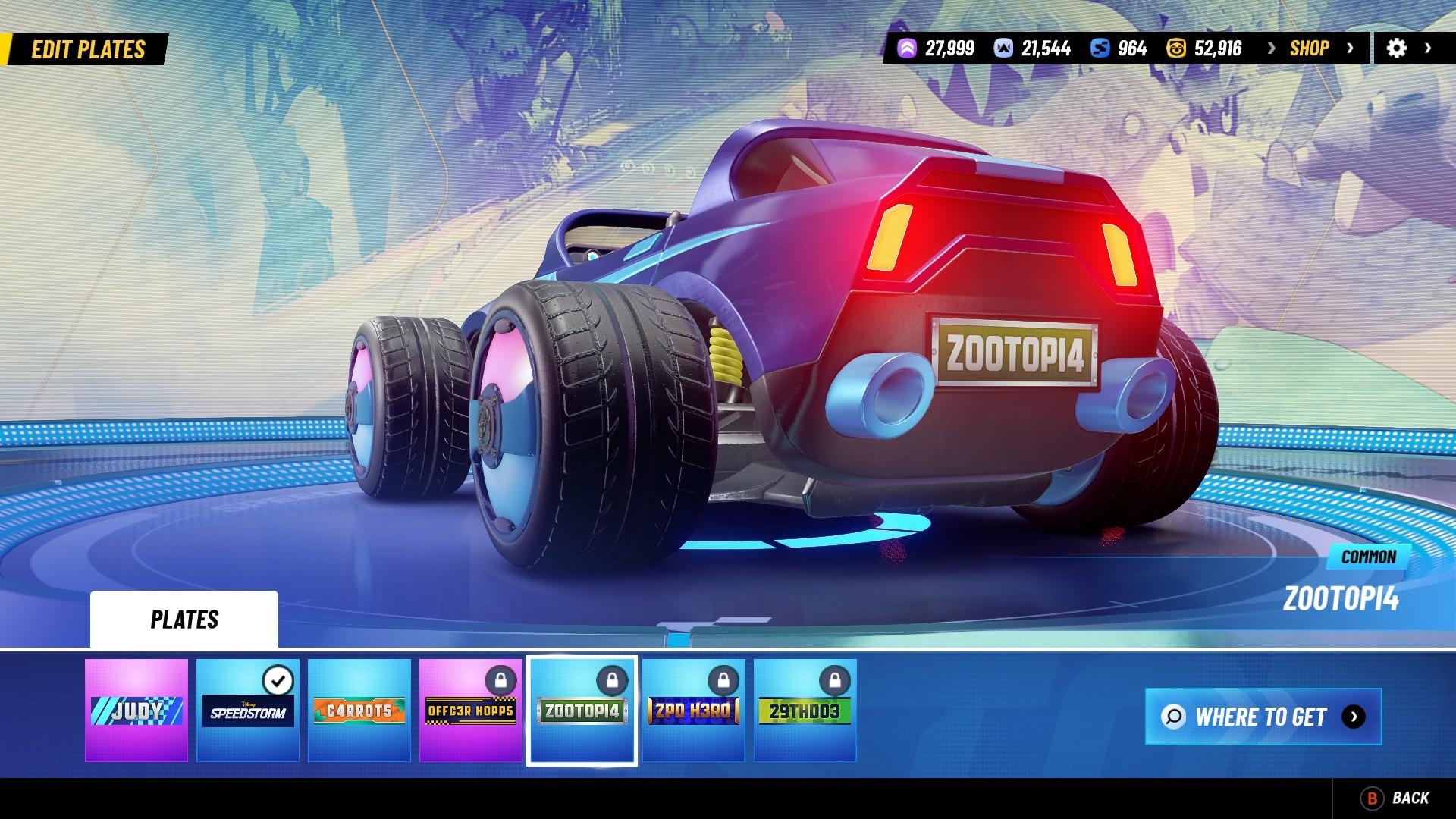Switch to the Plates tab
Image resolution: width=1456 pixels, height=819 pixels.
[184, 620]
